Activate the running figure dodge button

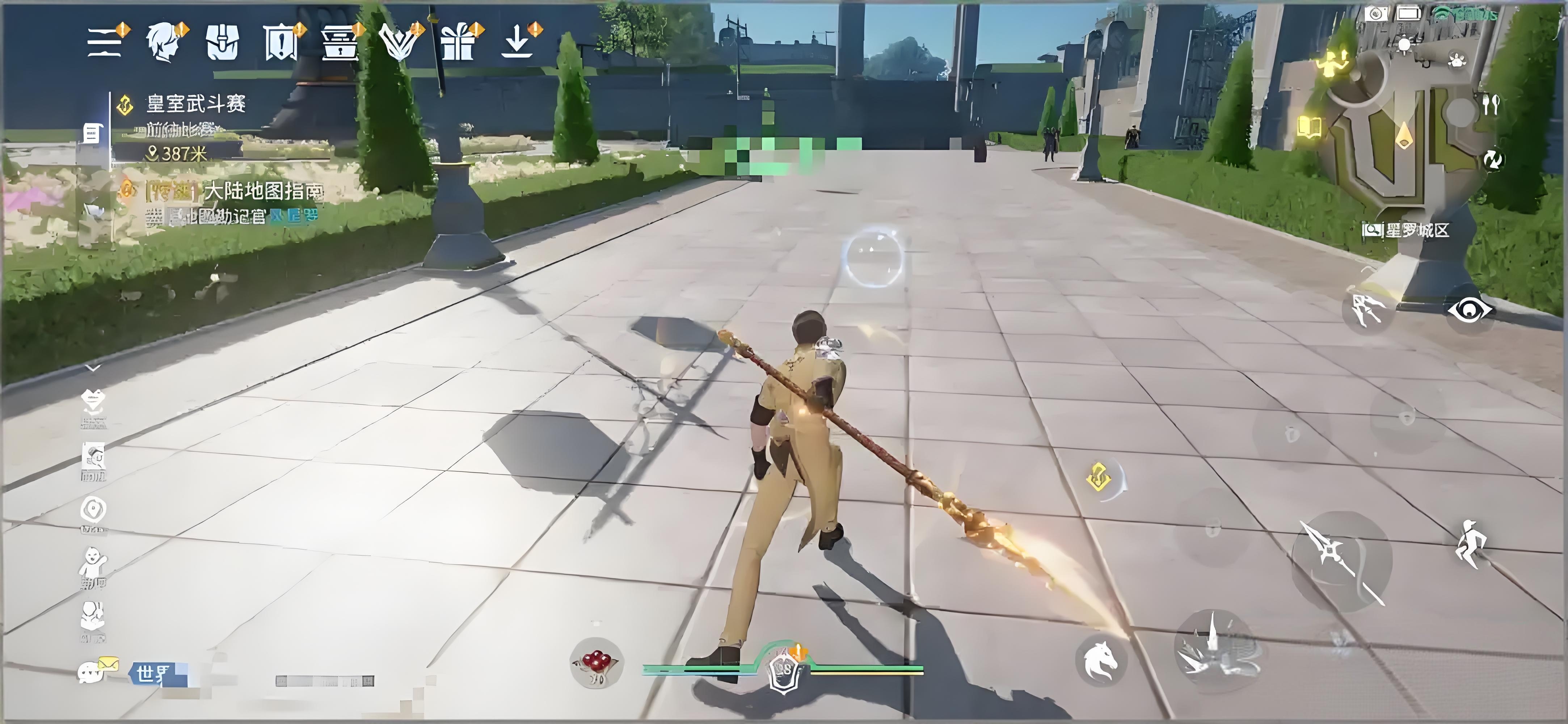point(1471,544)
